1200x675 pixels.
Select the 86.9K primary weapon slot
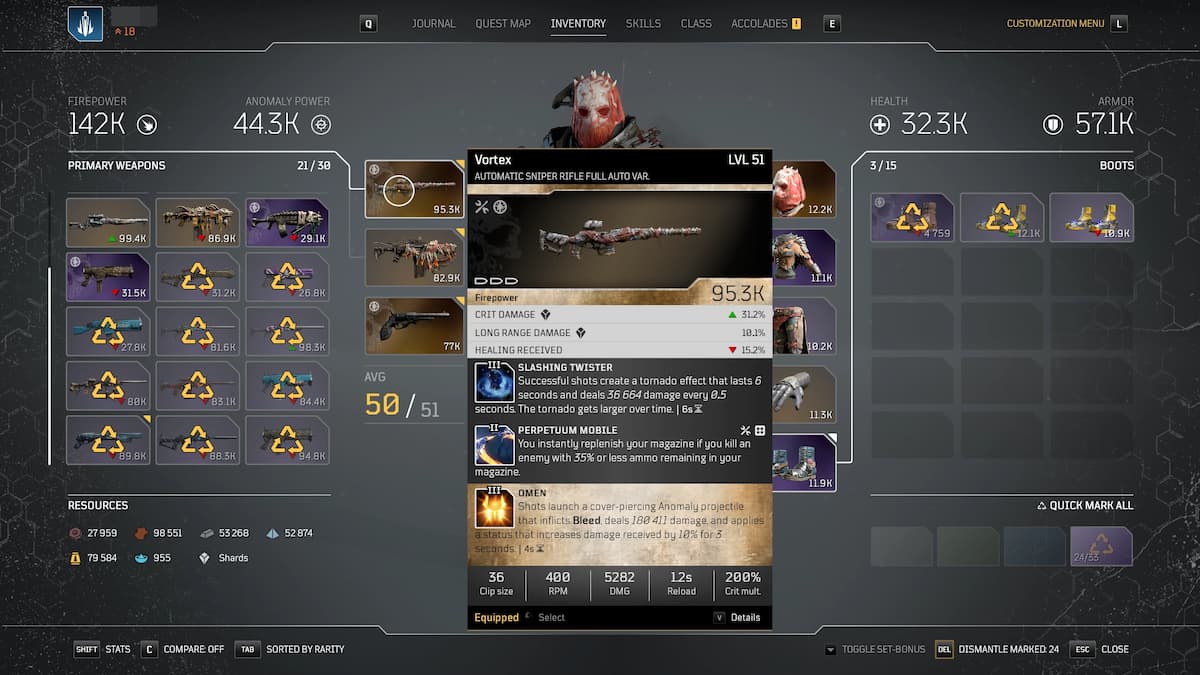tap(197, 222)
